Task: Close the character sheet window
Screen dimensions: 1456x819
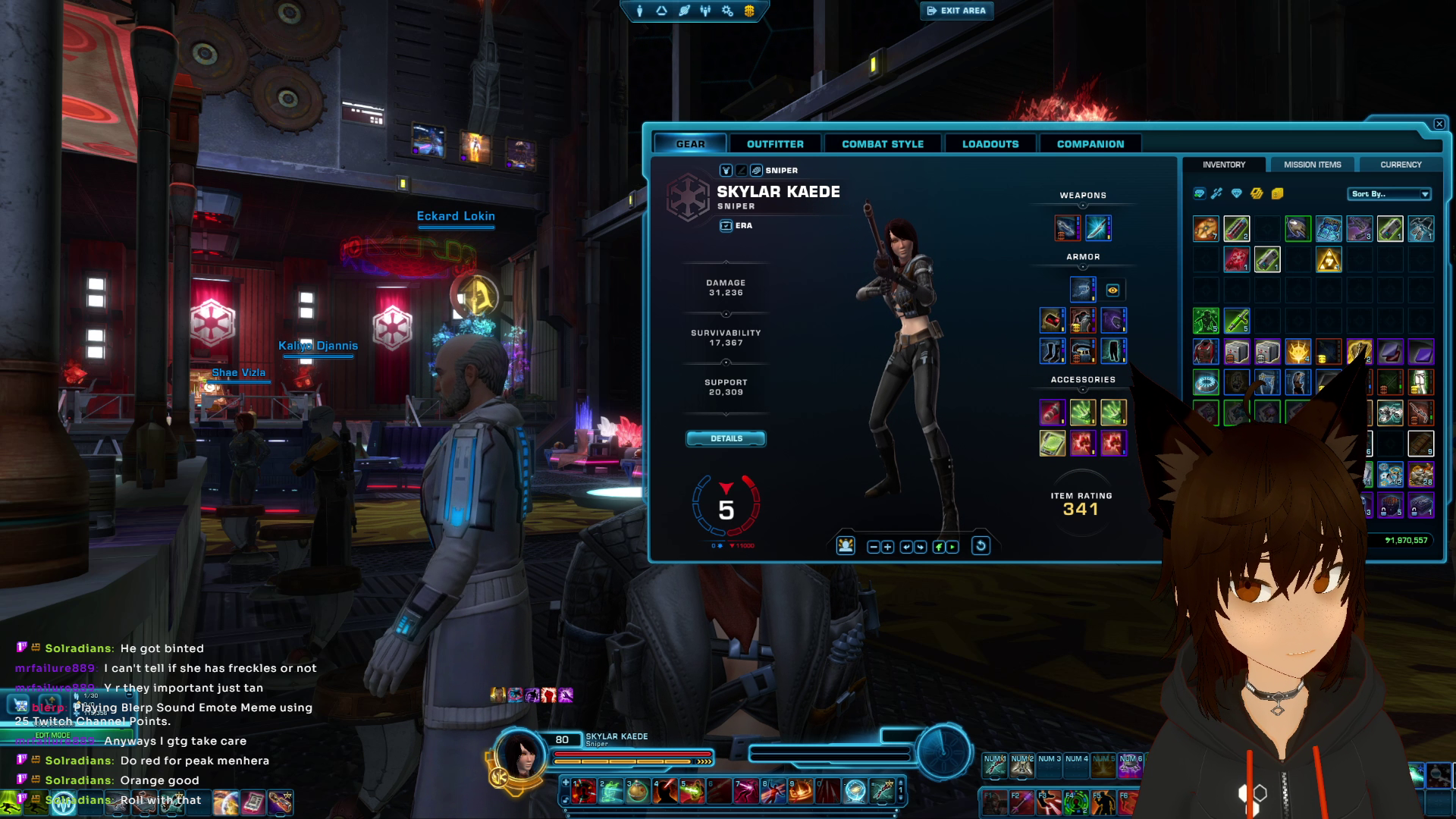Action: tap(1439, 124)
